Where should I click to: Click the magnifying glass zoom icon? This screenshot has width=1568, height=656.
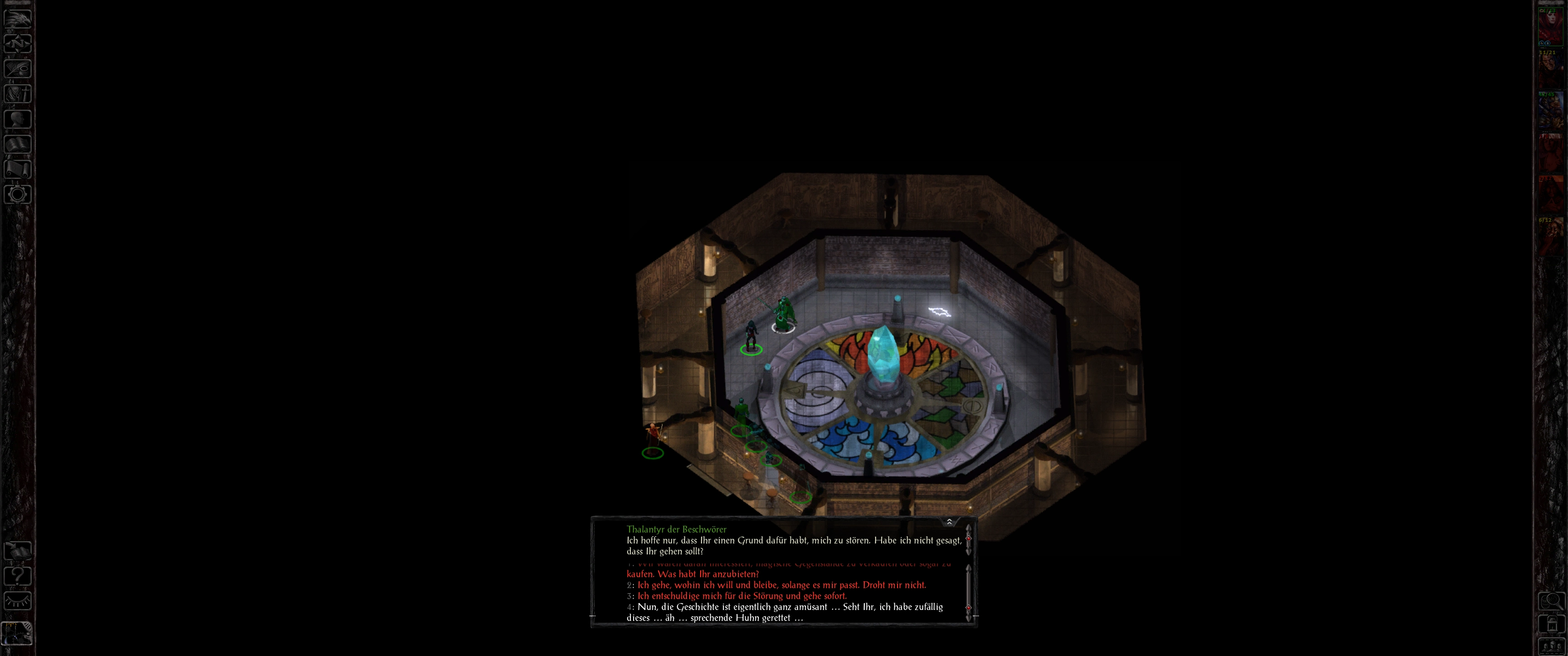click(x=1551, y=601)
